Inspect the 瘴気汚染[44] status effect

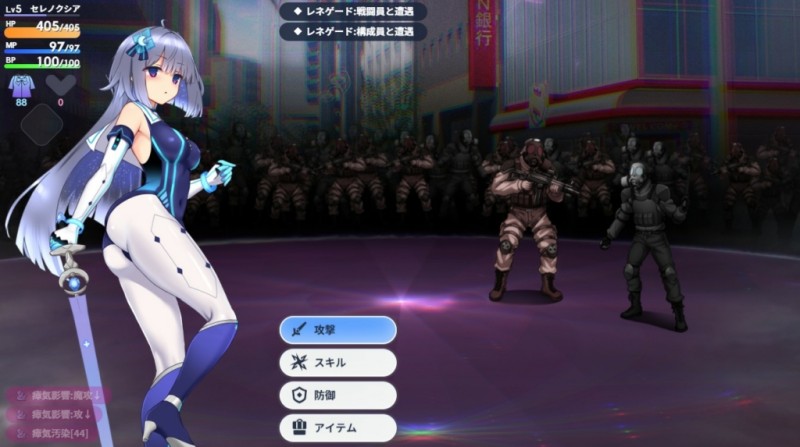click(x=56, y=433)
